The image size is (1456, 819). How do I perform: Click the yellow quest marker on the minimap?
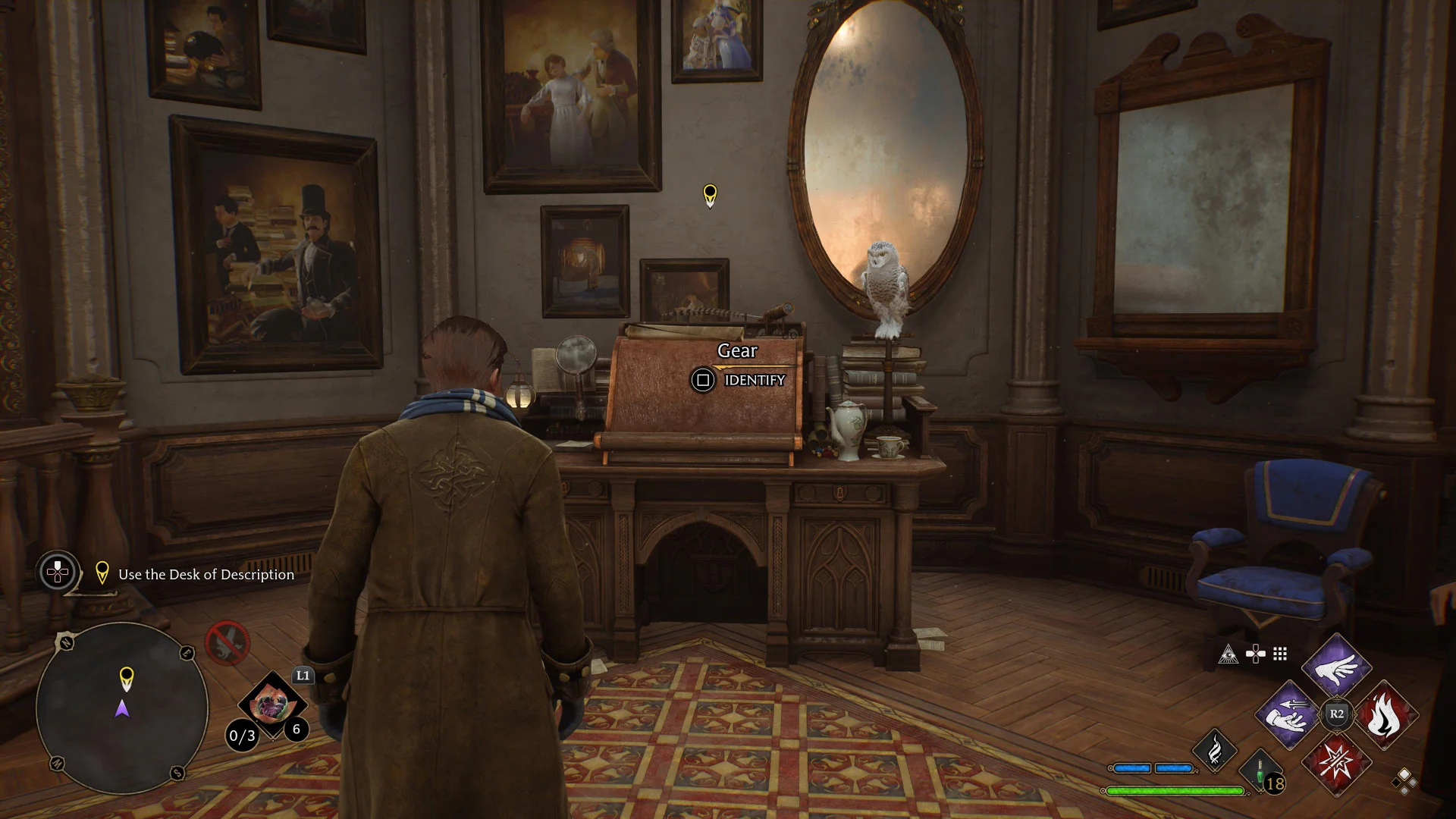pyautogui.click(x=127, y=677)
